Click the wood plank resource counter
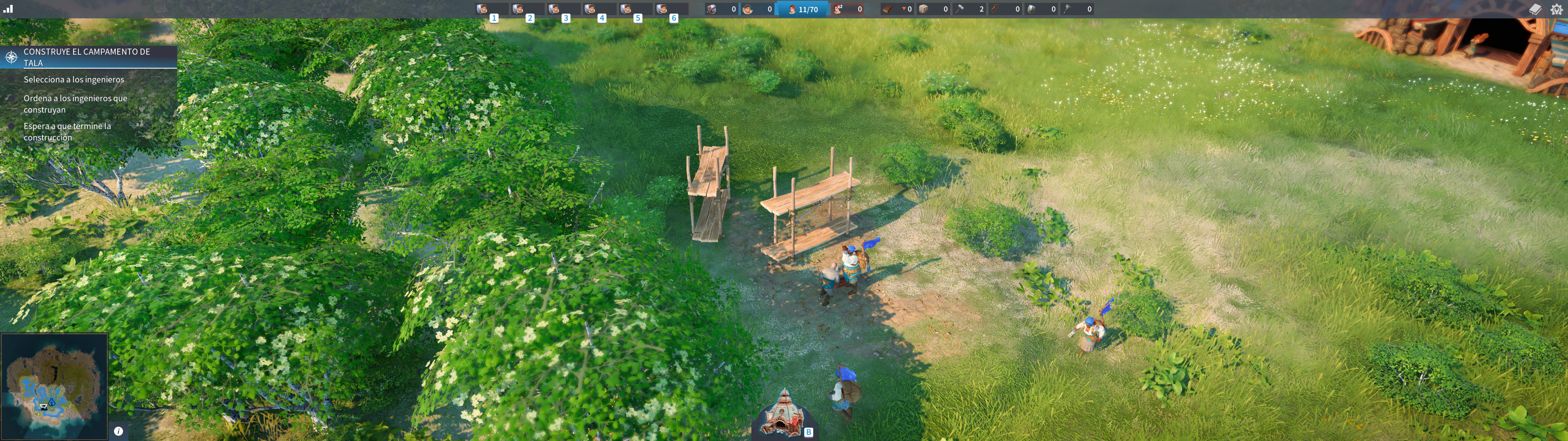This screenshot has height=441, width=1568. click(897, 9)
